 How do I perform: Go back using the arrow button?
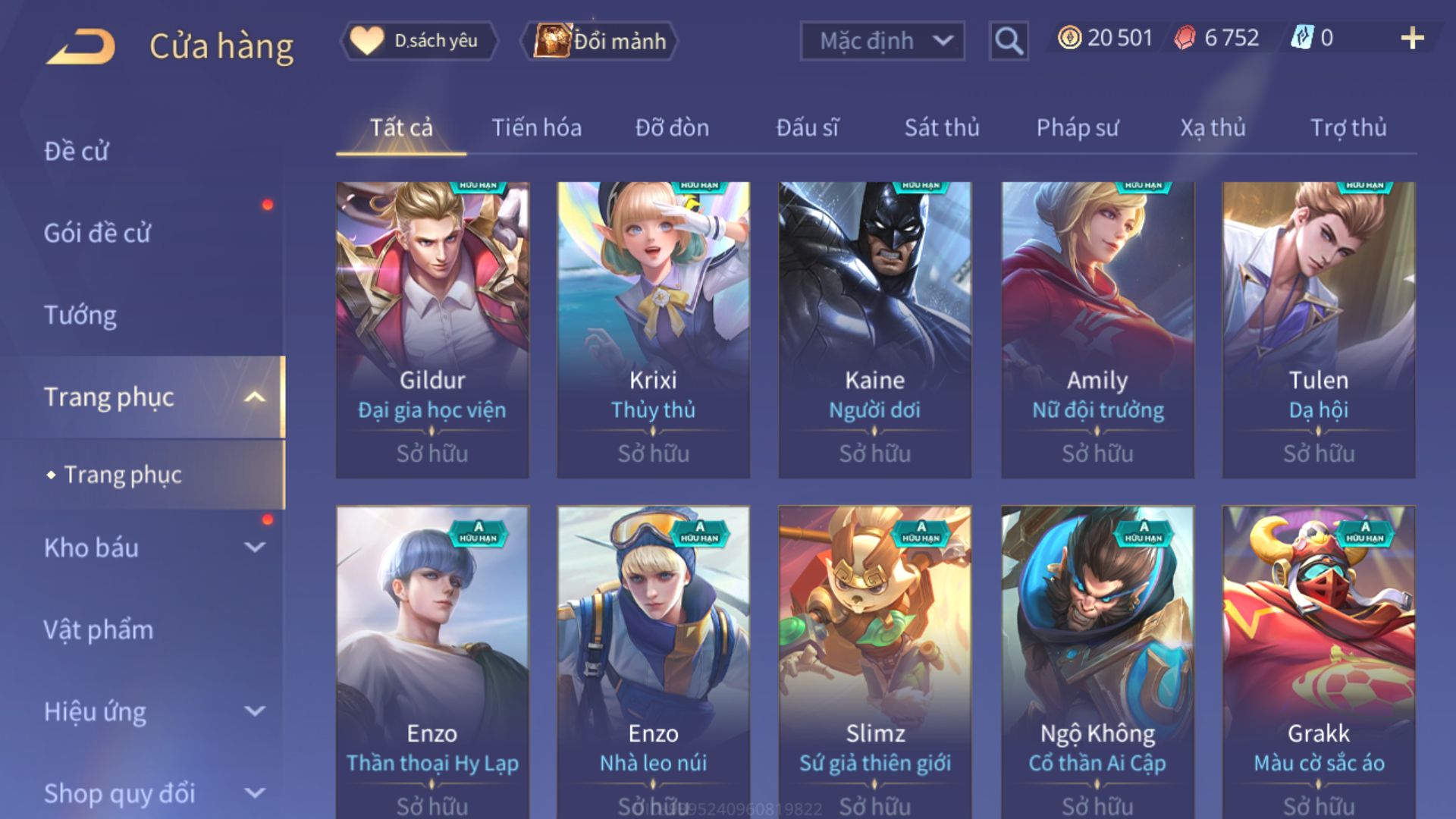(x=81, y=46)
